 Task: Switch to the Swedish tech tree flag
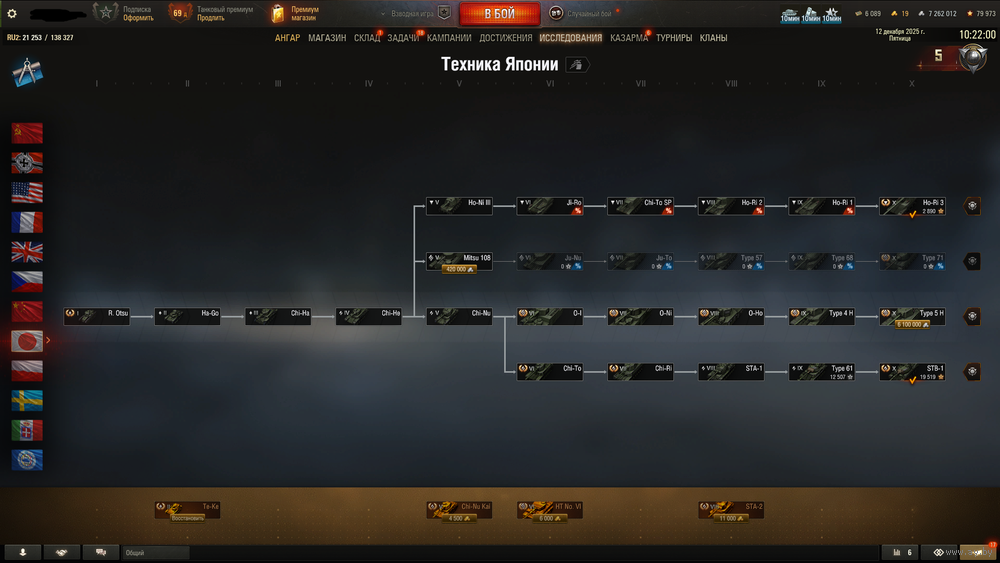point(27,400)
